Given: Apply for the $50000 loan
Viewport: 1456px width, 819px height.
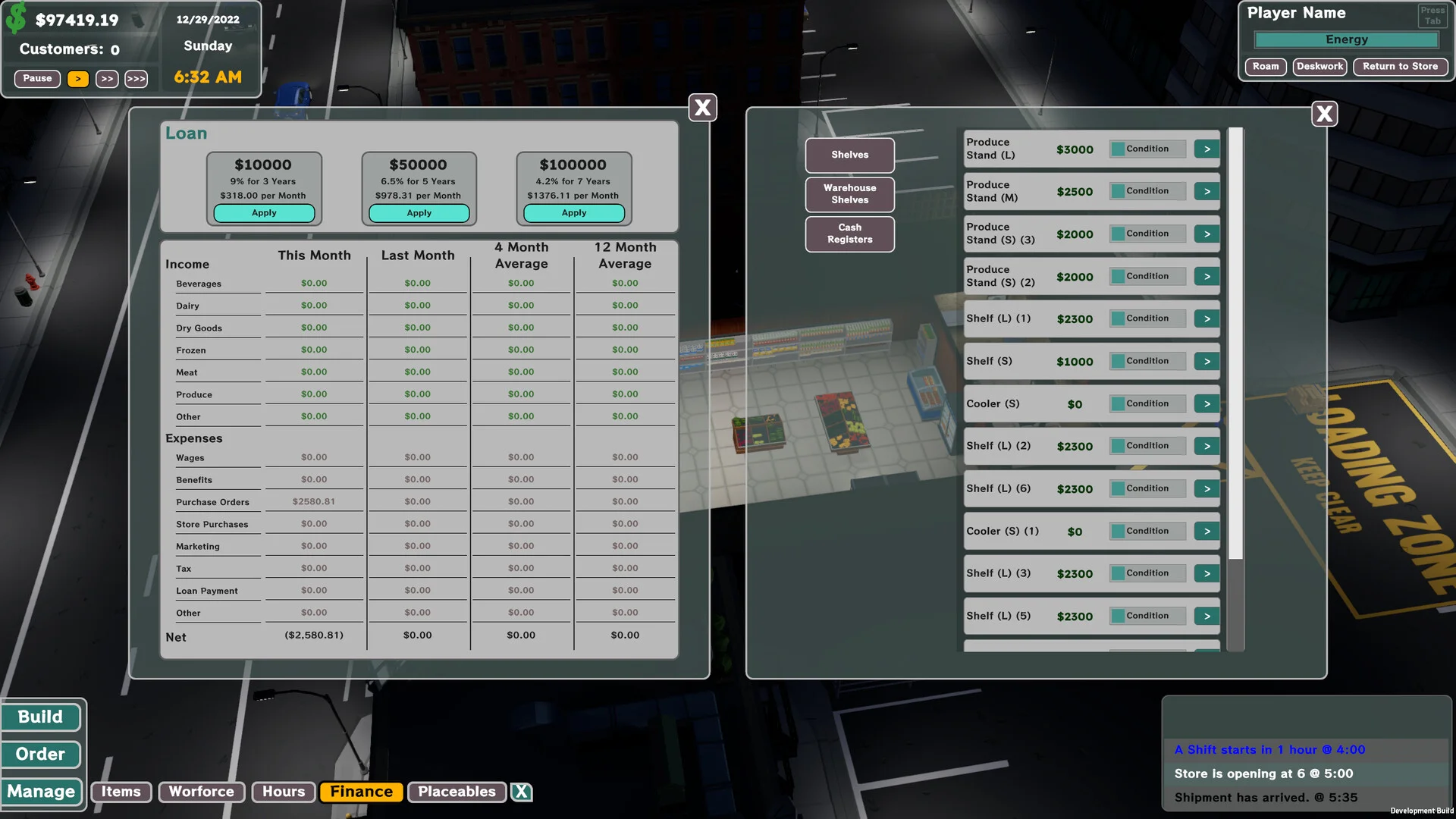Looking at the screenshot, I should (419, 213).
